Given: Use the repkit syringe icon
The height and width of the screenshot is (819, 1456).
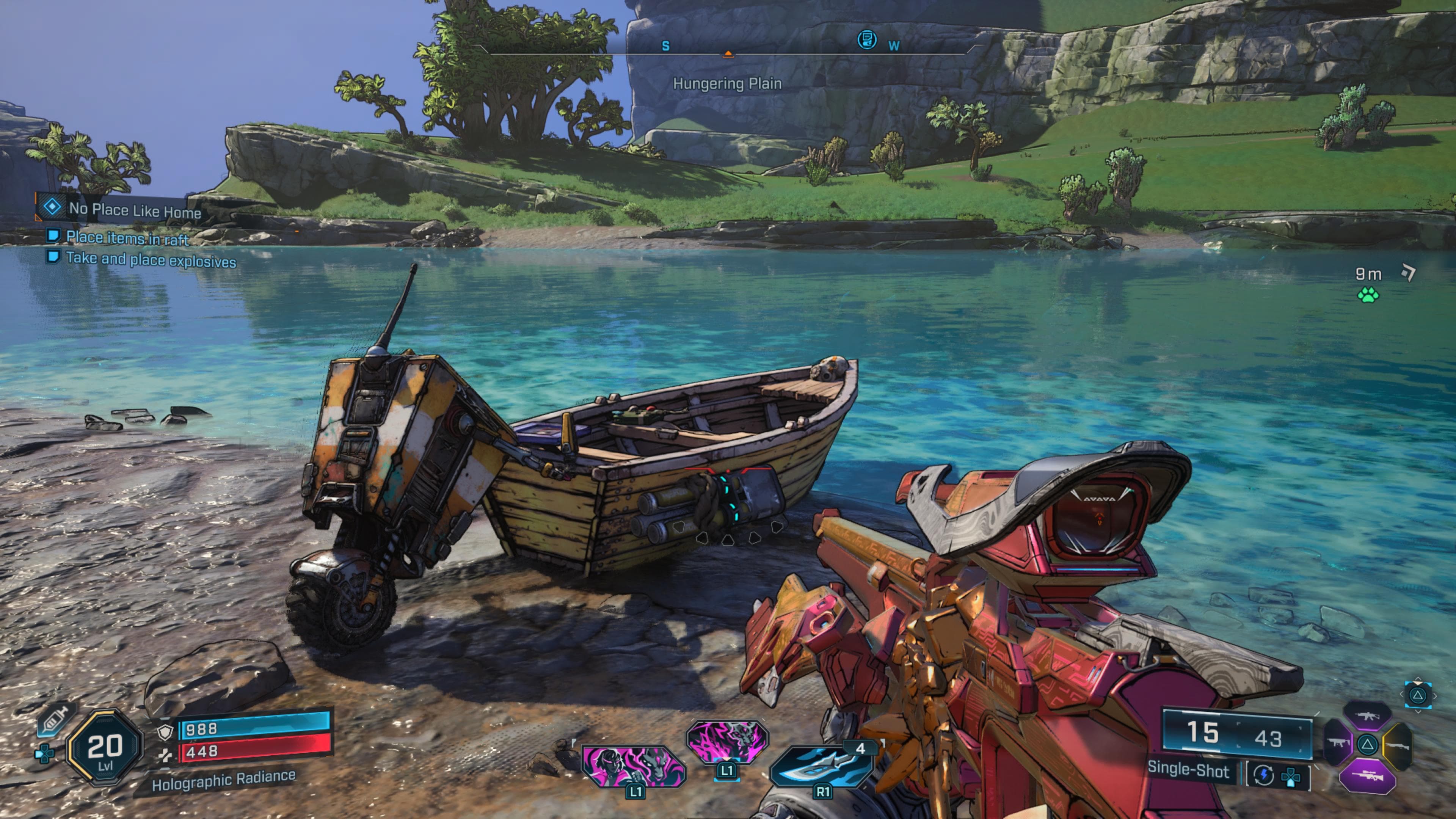Looking at the screenshot, I should tap(55, 721).
